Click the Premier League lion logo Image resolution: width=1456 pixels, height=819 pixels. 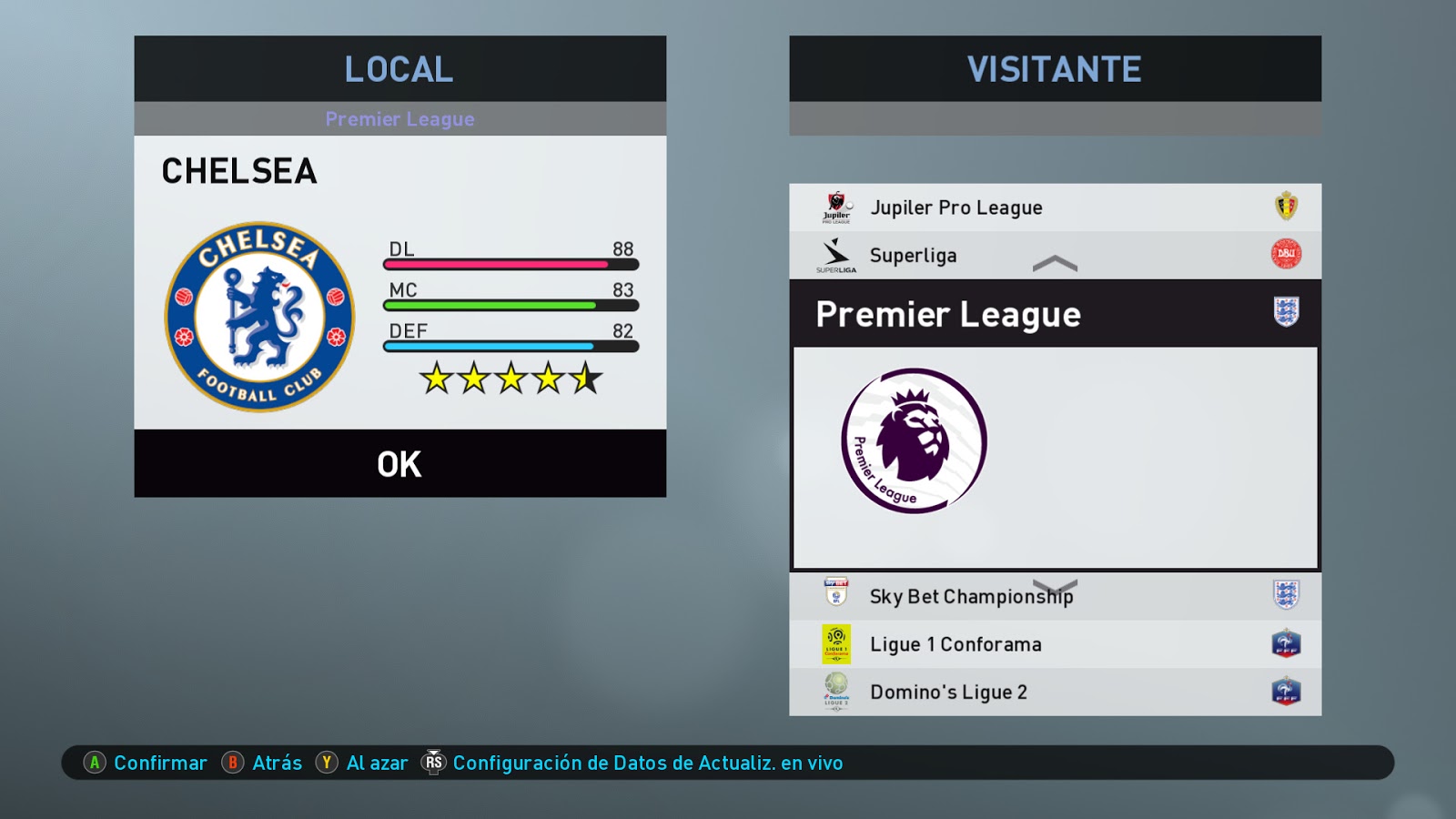pos(914,440)
